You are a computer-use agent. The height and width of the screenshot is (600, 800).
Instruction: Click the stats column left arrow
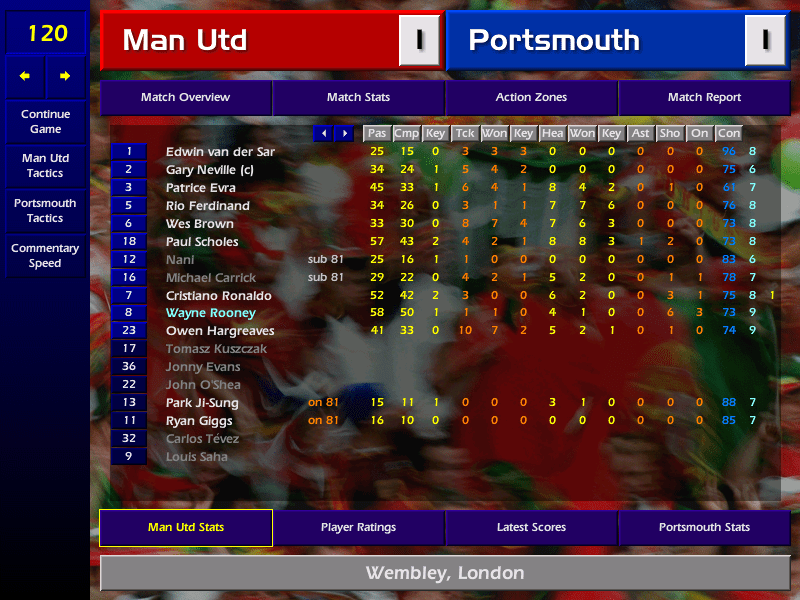(x=324, y=133)
